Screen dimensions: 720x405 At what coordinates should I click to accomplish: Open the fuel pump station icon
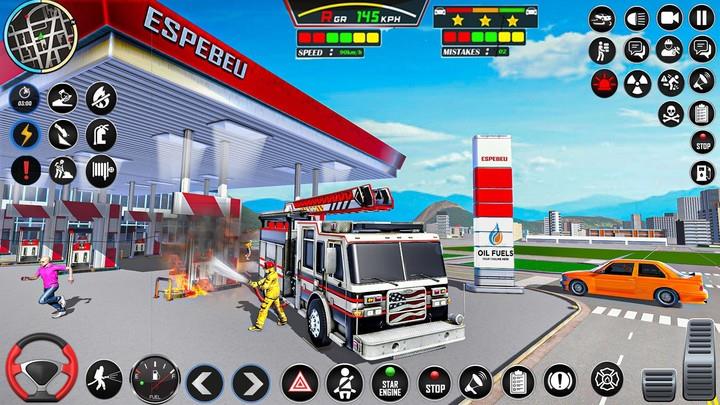[x=703, y=172]
